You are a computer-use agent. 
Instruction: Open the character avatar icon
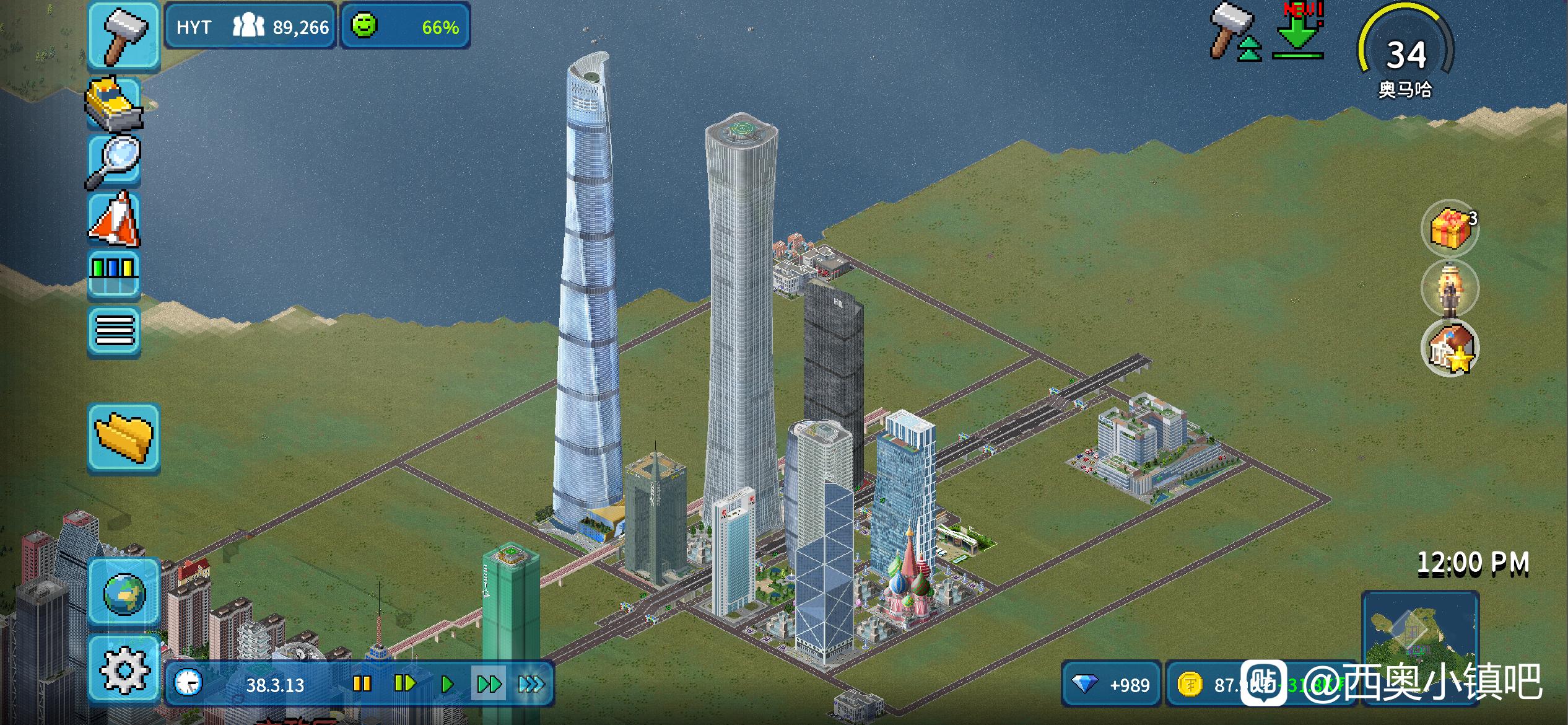click(x=1450, y=288)
